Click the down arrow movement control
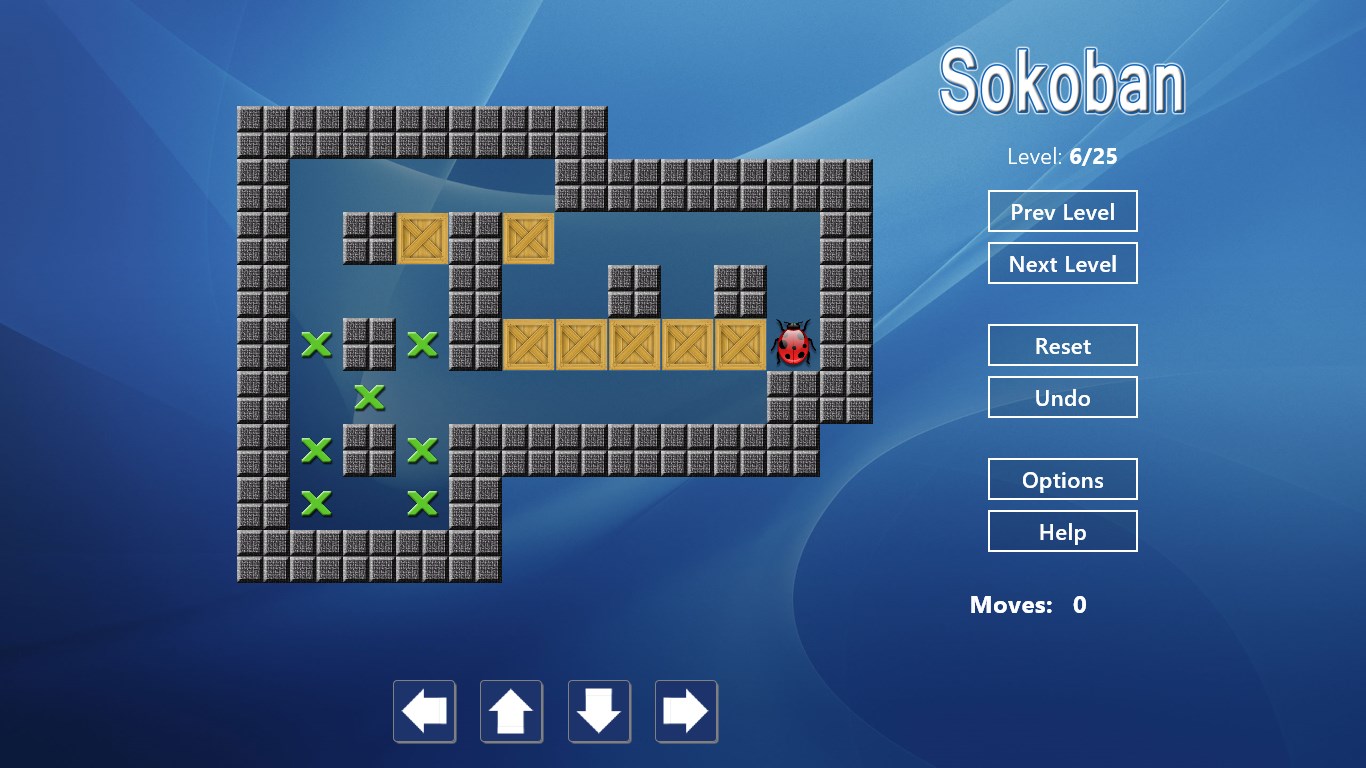Viewport: 1366px width, 768px height. tap(598, 711)
